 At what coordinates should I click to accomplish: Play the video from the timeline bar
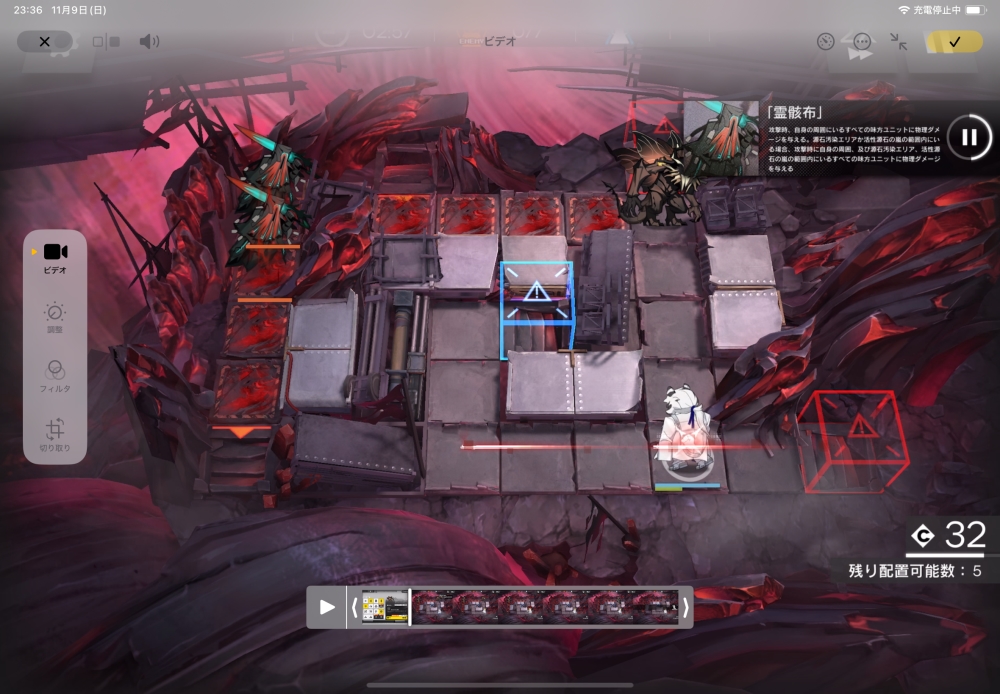[327, 607]
